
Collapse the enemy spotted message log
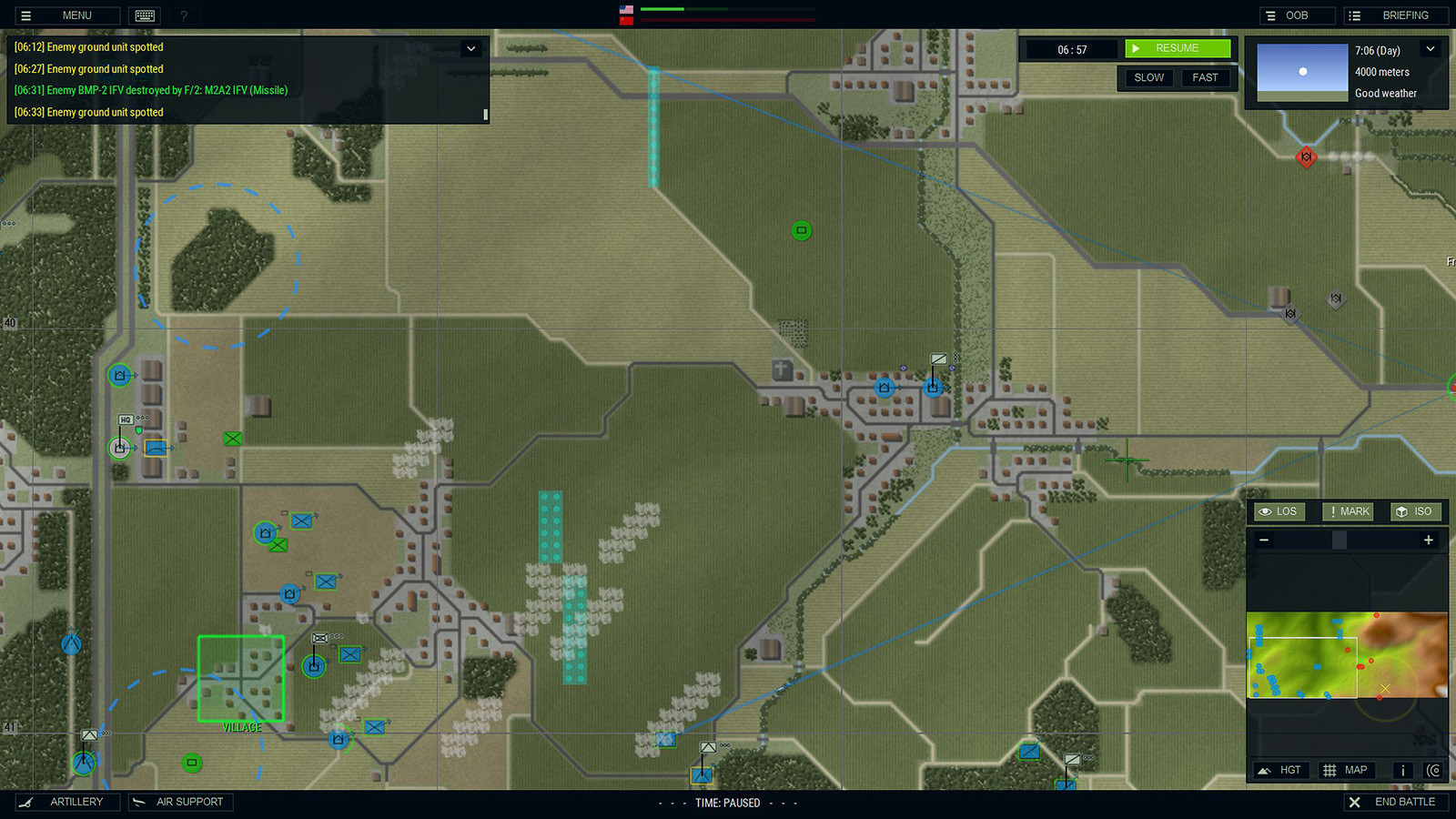click(x=470, y=48)
